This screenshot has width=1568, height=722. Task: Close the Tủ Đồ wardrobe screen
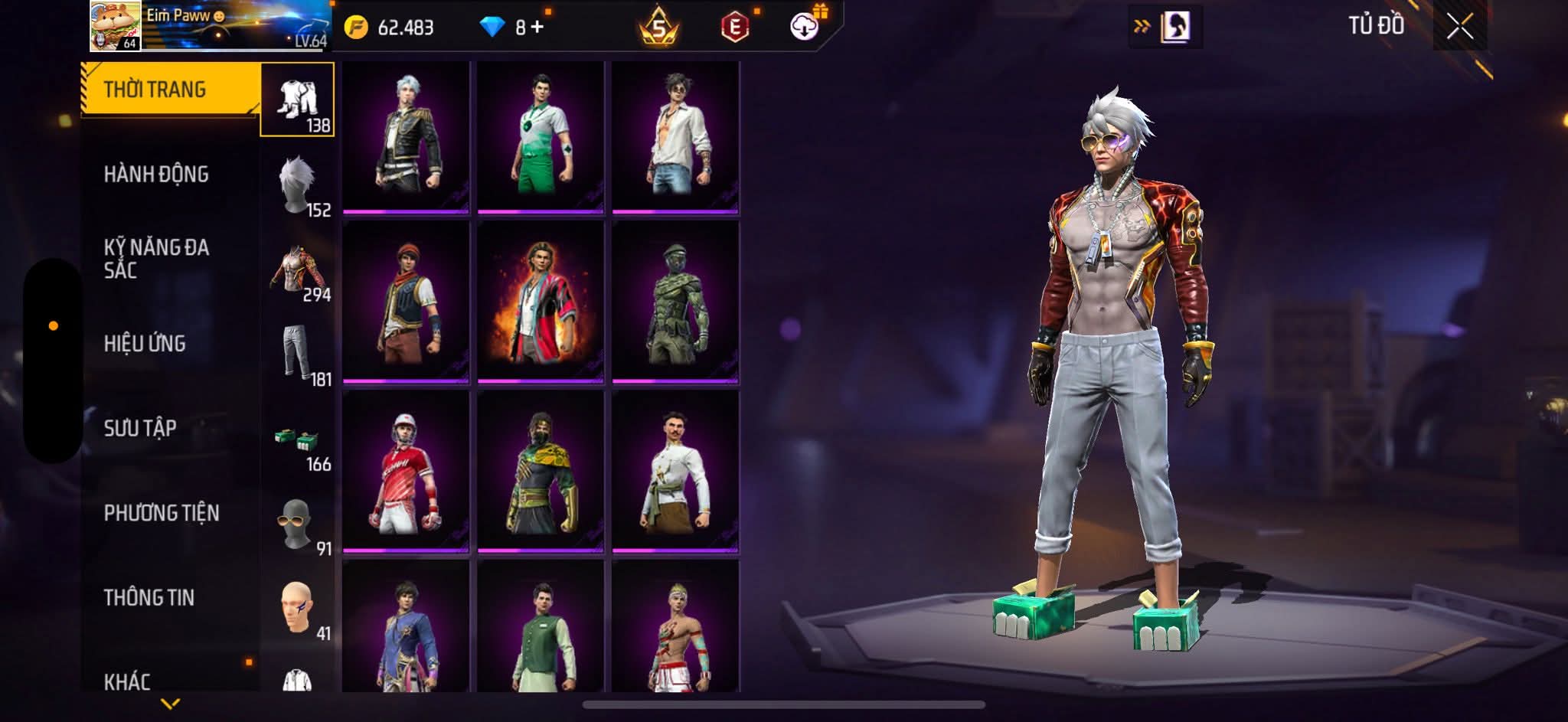pos(1459,28)
